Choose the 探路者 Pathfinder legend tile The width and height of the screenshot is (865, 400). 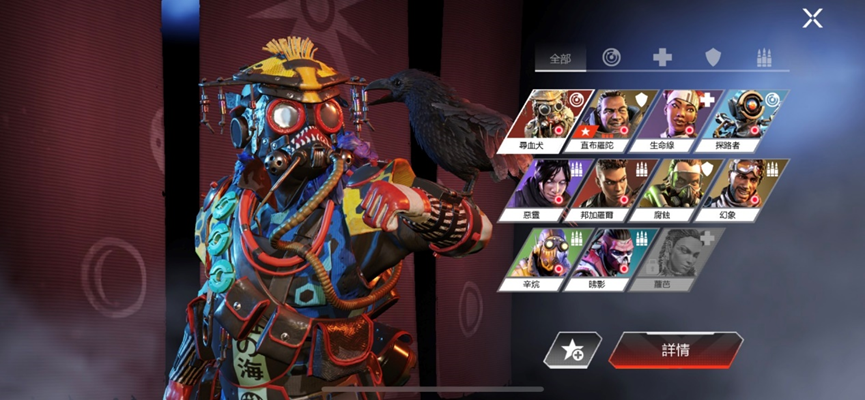coord(748,118)
